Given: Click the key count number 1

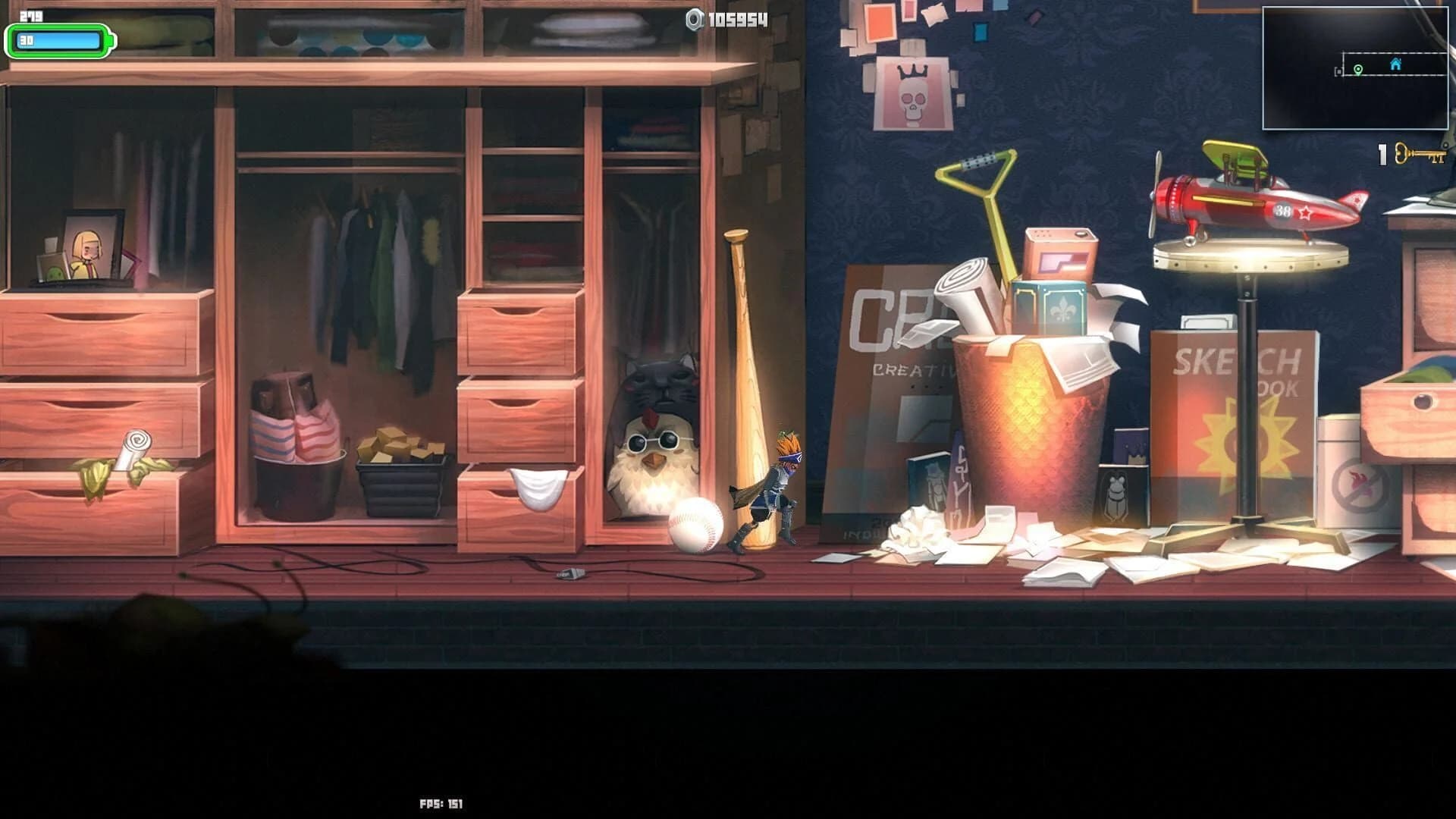Looking at the screenshot, I should [1382, 153].
